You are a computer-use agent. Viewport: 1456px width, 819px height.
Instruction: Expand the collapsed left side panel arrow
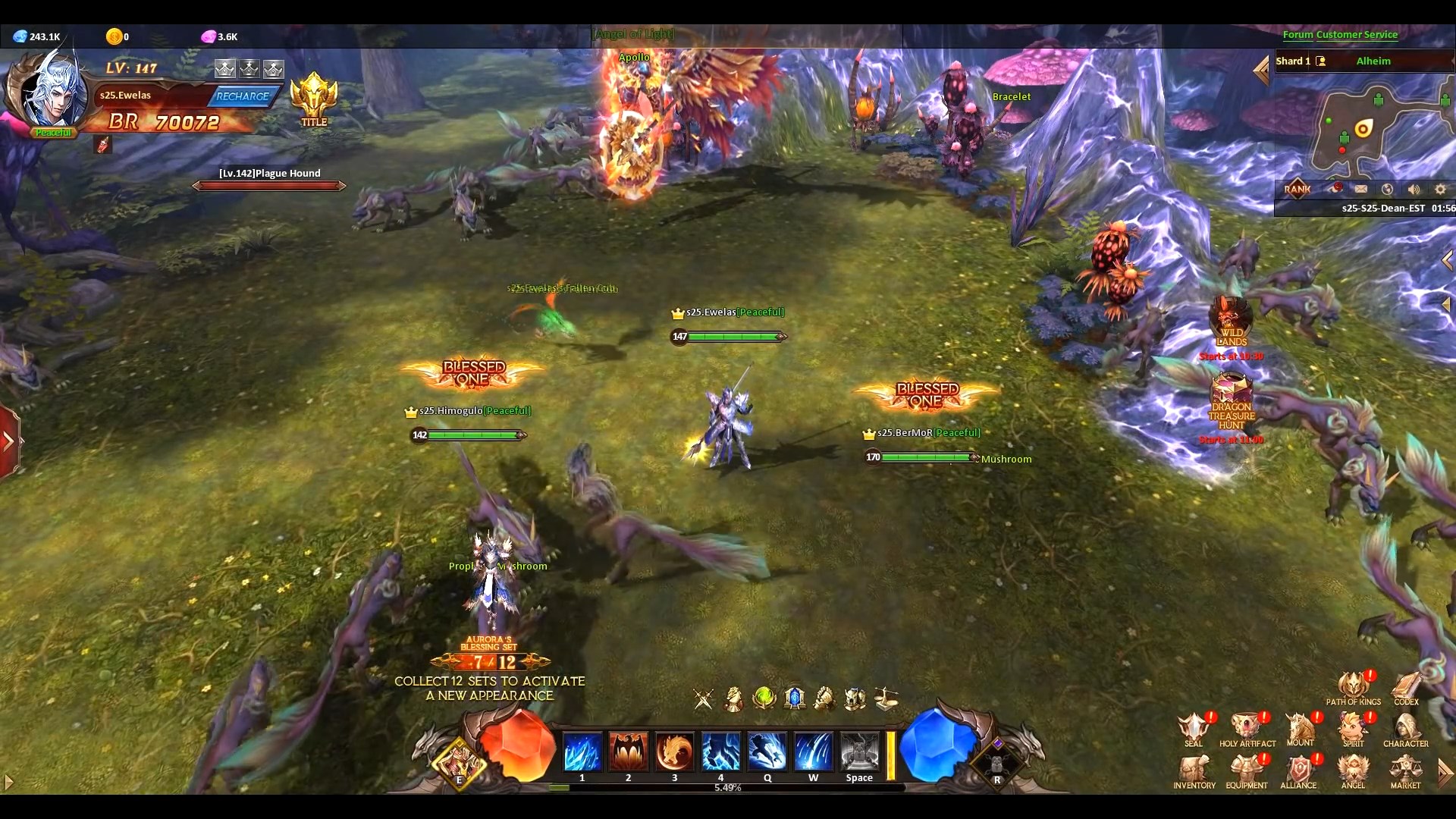point(9,440)
